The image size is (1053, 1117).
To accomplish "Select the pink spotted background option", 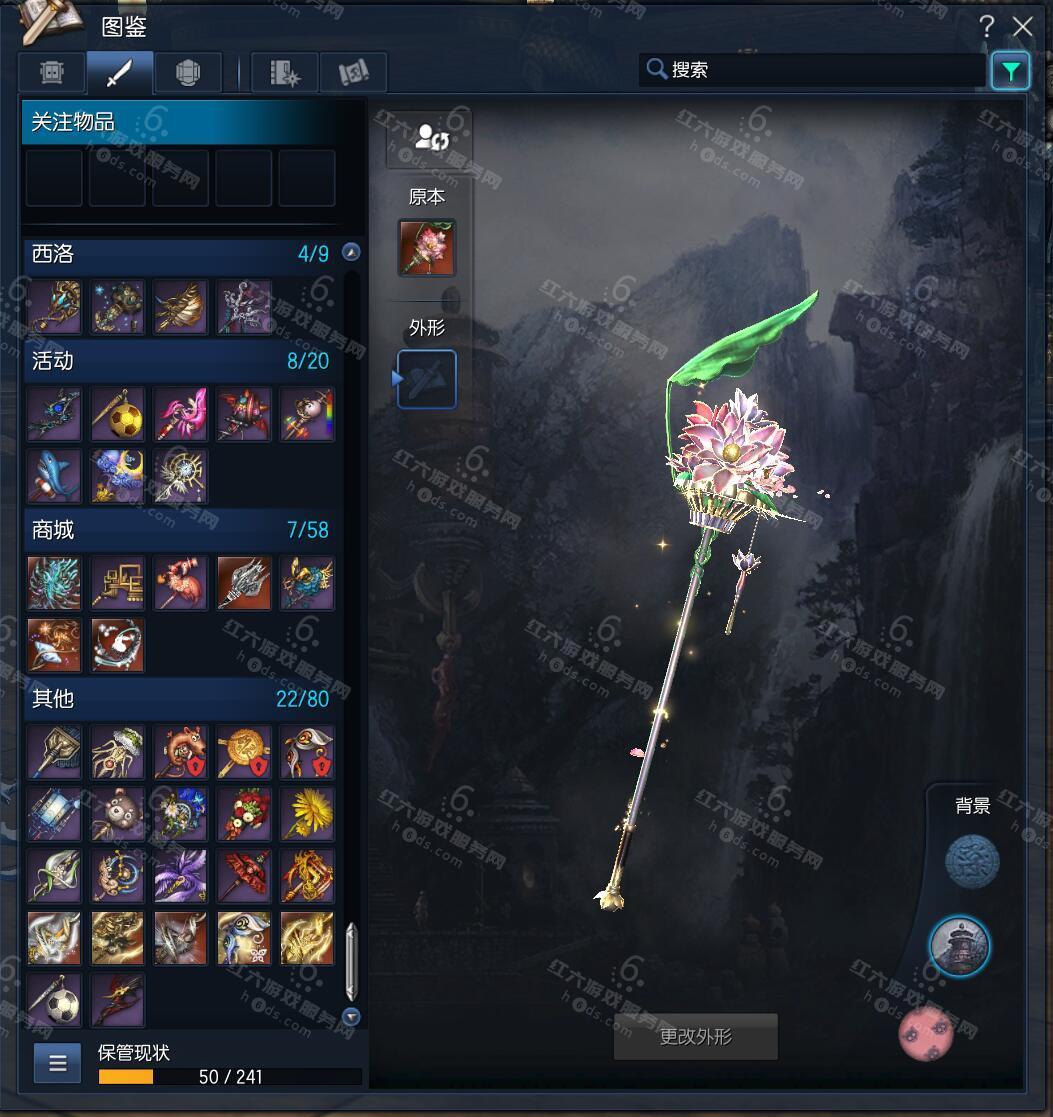I will click(x=927, y=1033).
